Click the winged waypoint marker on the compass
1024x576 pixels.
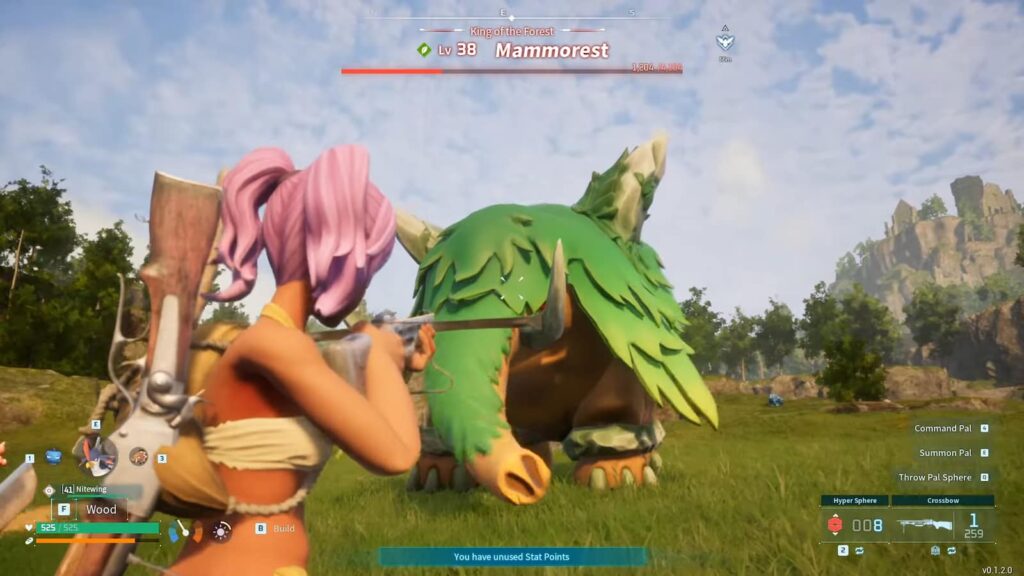[725, 41]
